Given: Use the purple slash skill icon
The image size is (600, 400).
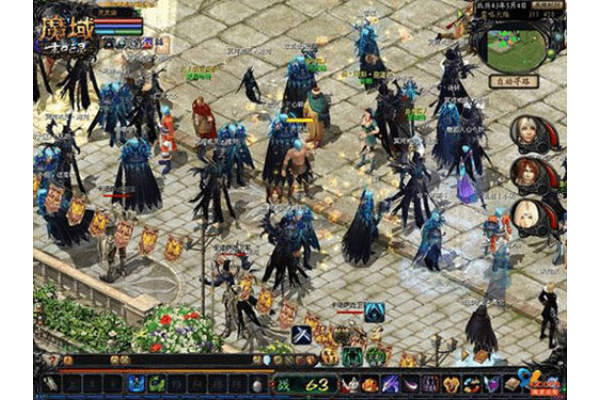Looking at the screenshot, I should (x=390, y=383).
